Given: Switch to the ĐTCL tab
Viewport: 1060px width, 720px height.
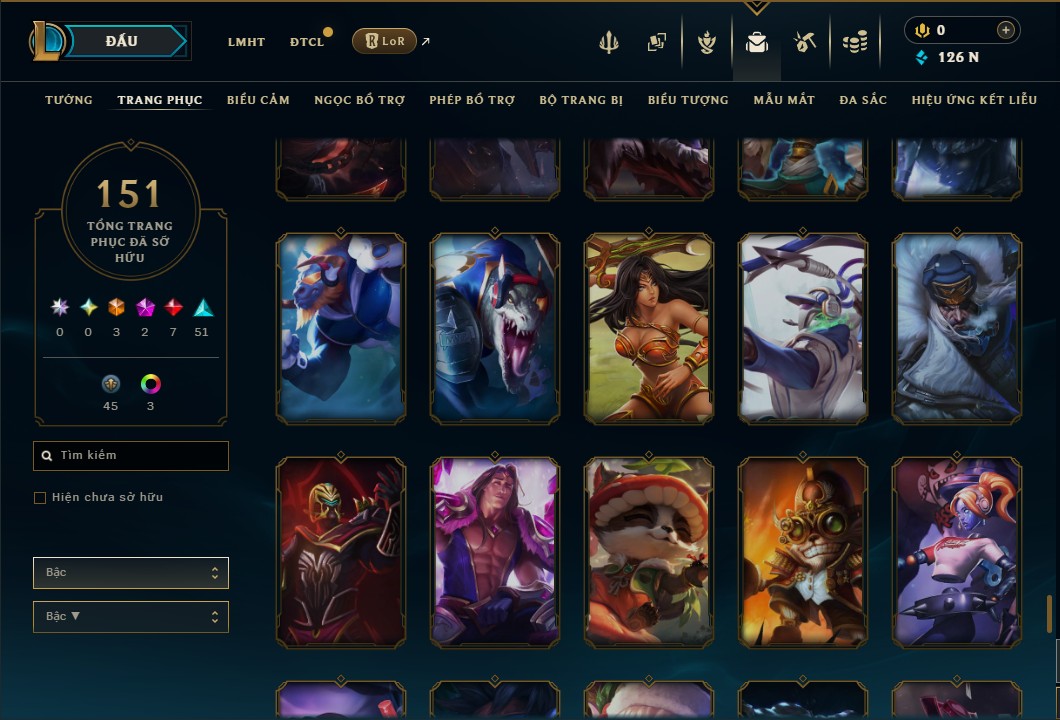Looking at the screenshot, I should coord(307,42).
